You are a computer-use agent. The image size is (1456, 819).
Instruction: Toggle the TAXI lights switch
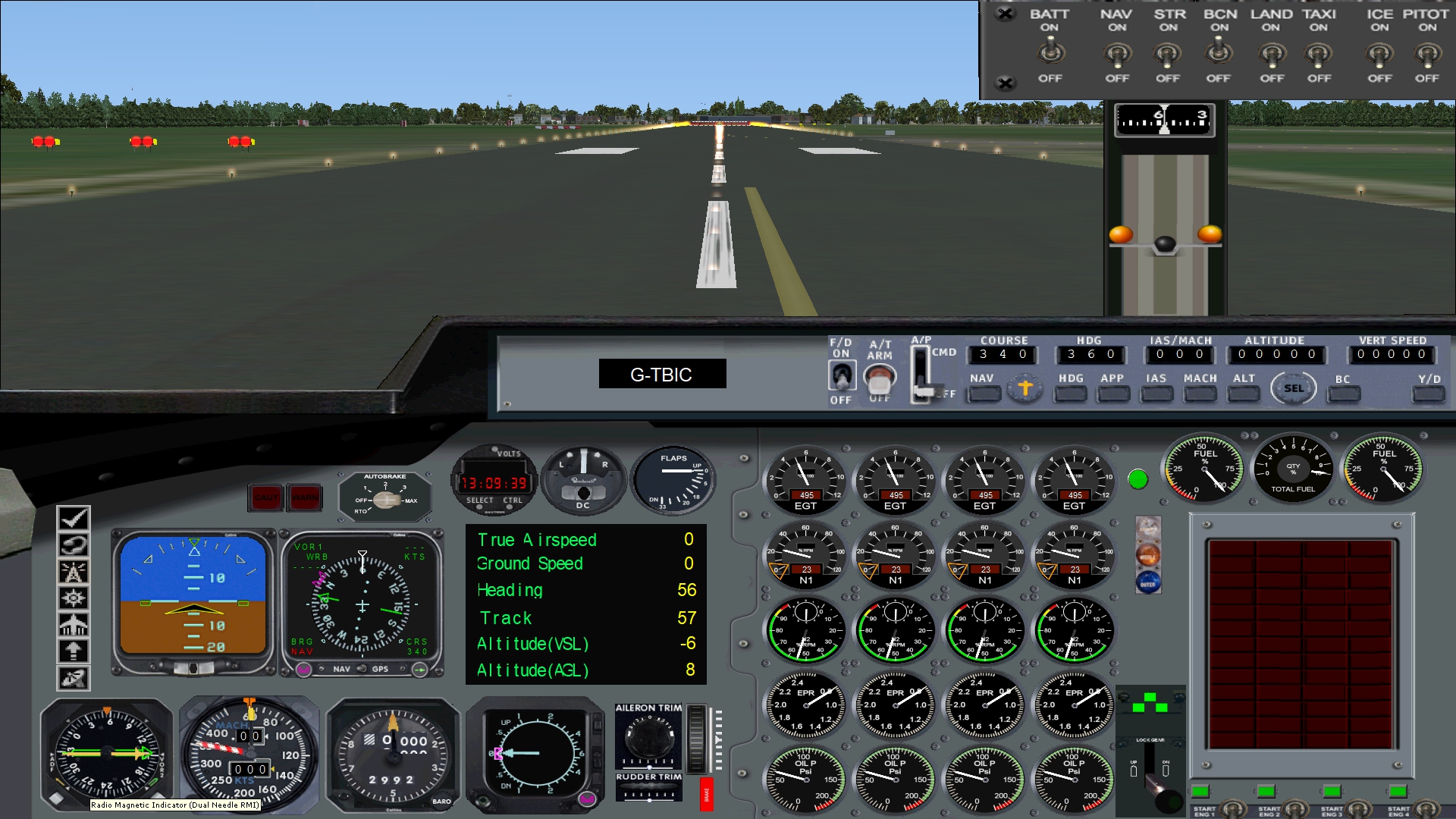(x=1319, y=55)
